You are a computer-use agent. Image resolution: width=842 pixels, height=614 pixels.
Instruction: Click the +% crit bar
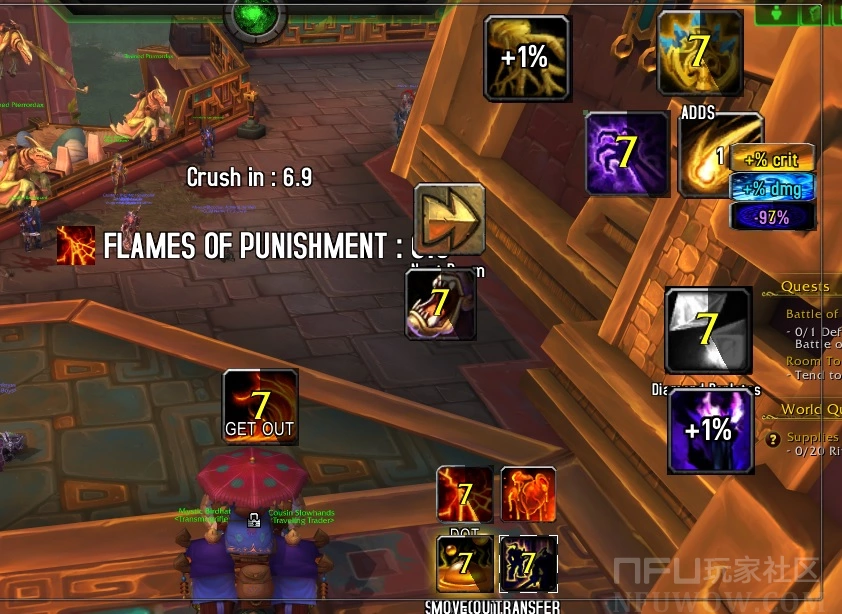773,158
